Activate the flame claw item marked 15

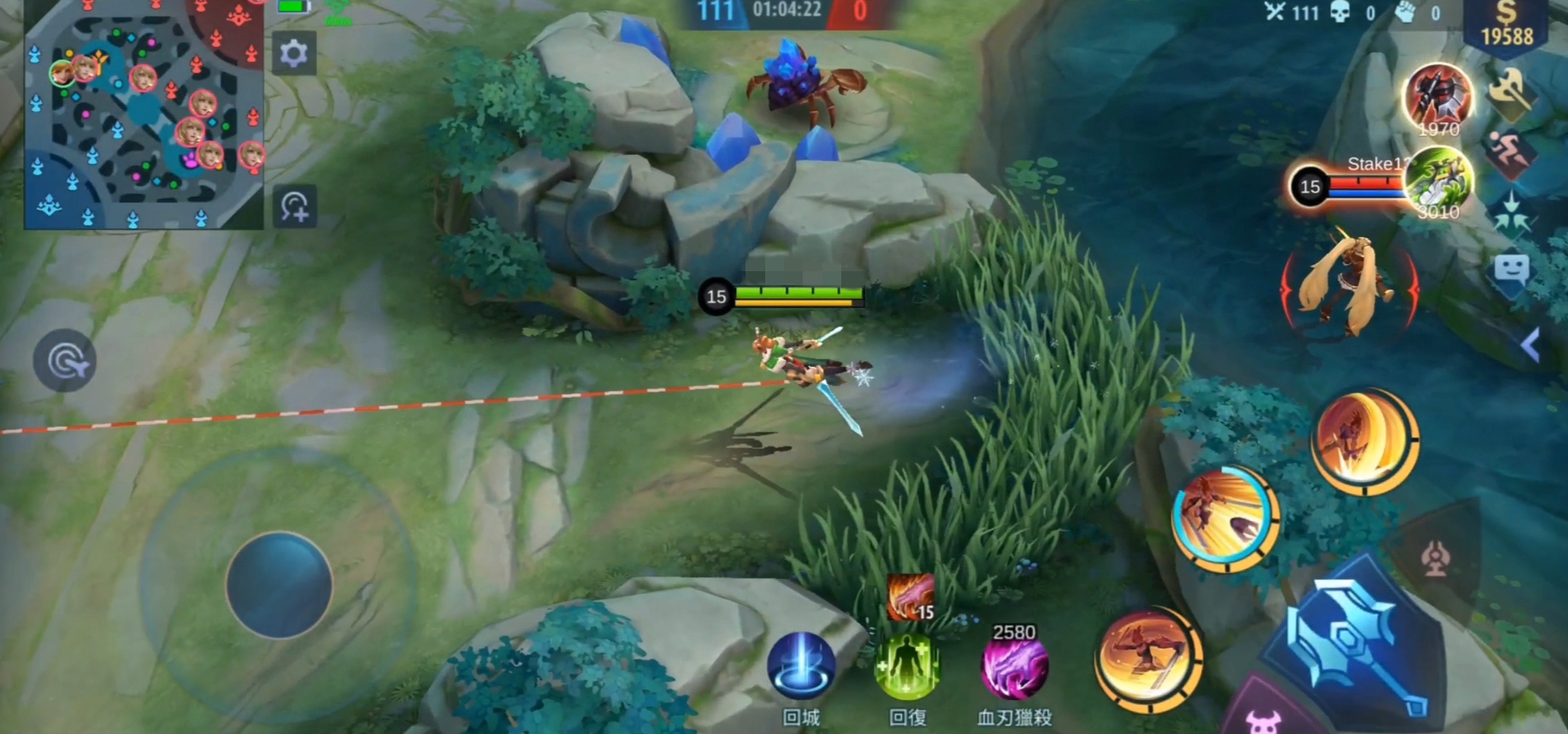point(910,596)
